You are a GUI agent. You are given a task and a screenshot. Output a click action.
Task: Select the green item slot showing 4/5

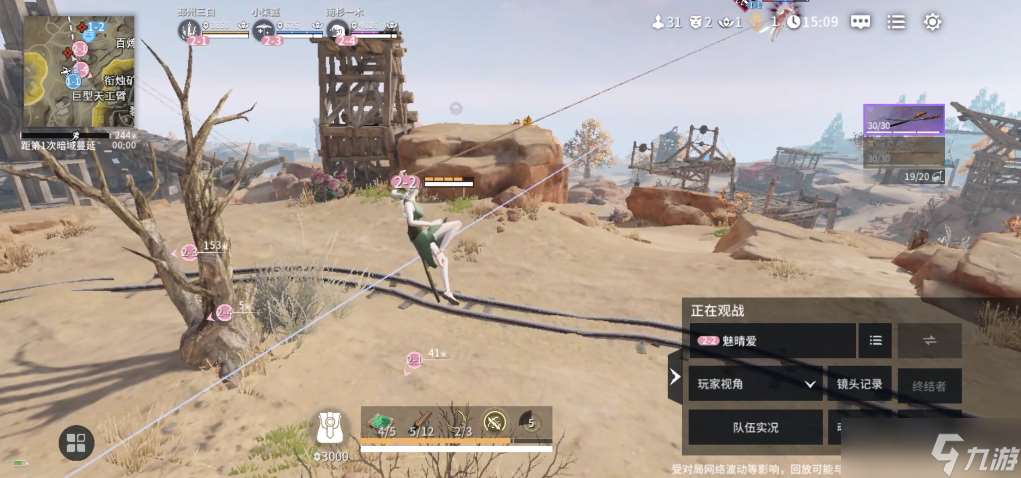(381, 424)
